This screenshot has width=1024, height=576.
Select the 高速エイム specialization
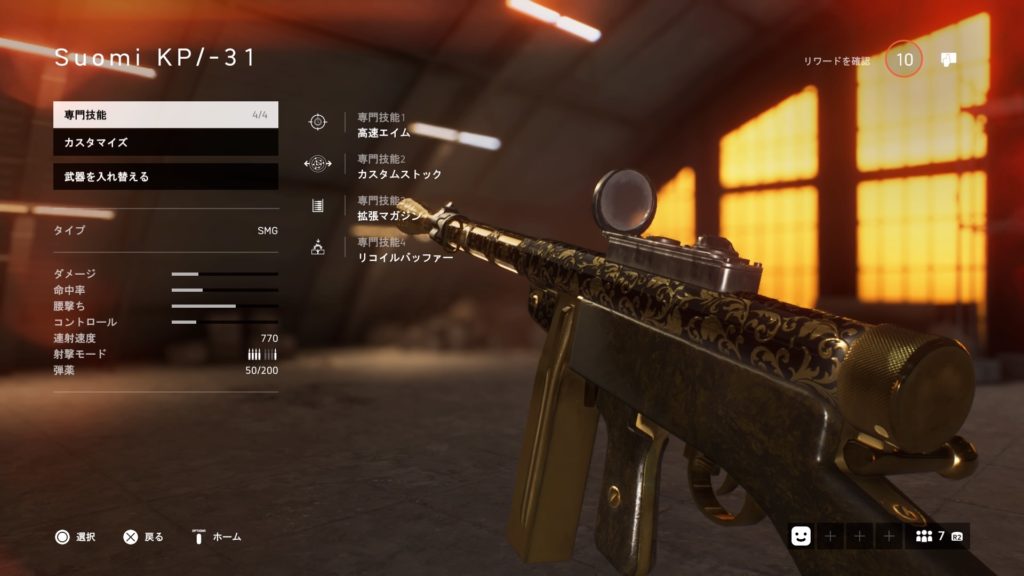pyautogui.click(x=383, y=132)
